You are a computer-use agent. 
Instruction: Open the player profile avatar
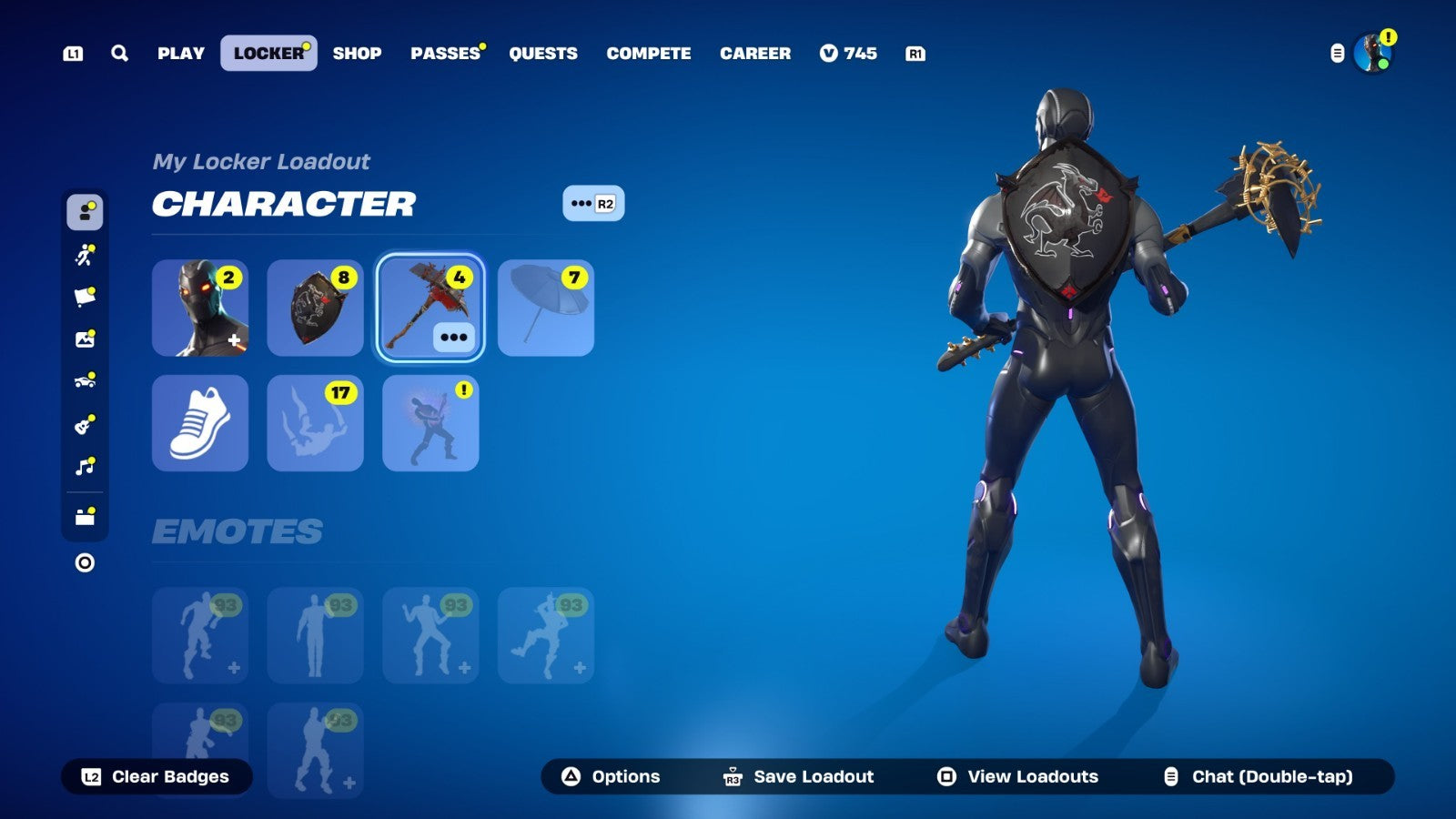point(1371,54)
